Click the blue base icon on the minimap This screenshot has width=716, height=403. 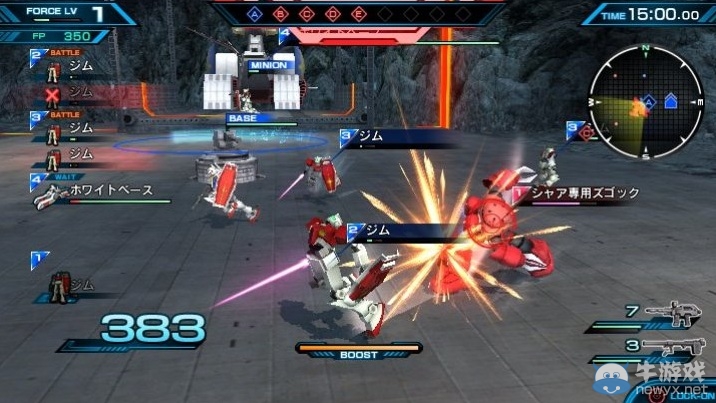point(670,101)
